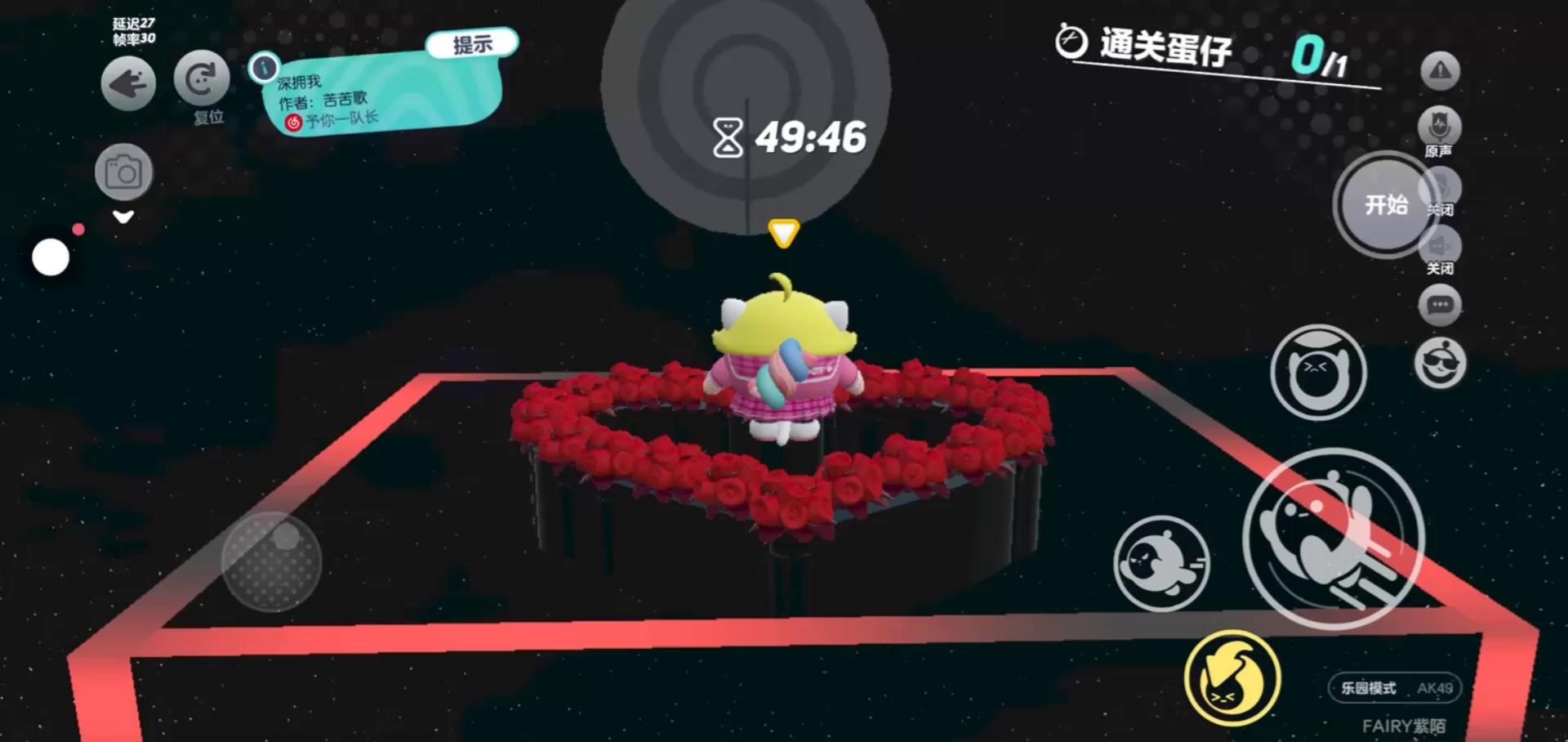Open the map info icon beside 深拥我
Image resolution: width=1568 pixels, height=742 pixels.
pos(264,68)
